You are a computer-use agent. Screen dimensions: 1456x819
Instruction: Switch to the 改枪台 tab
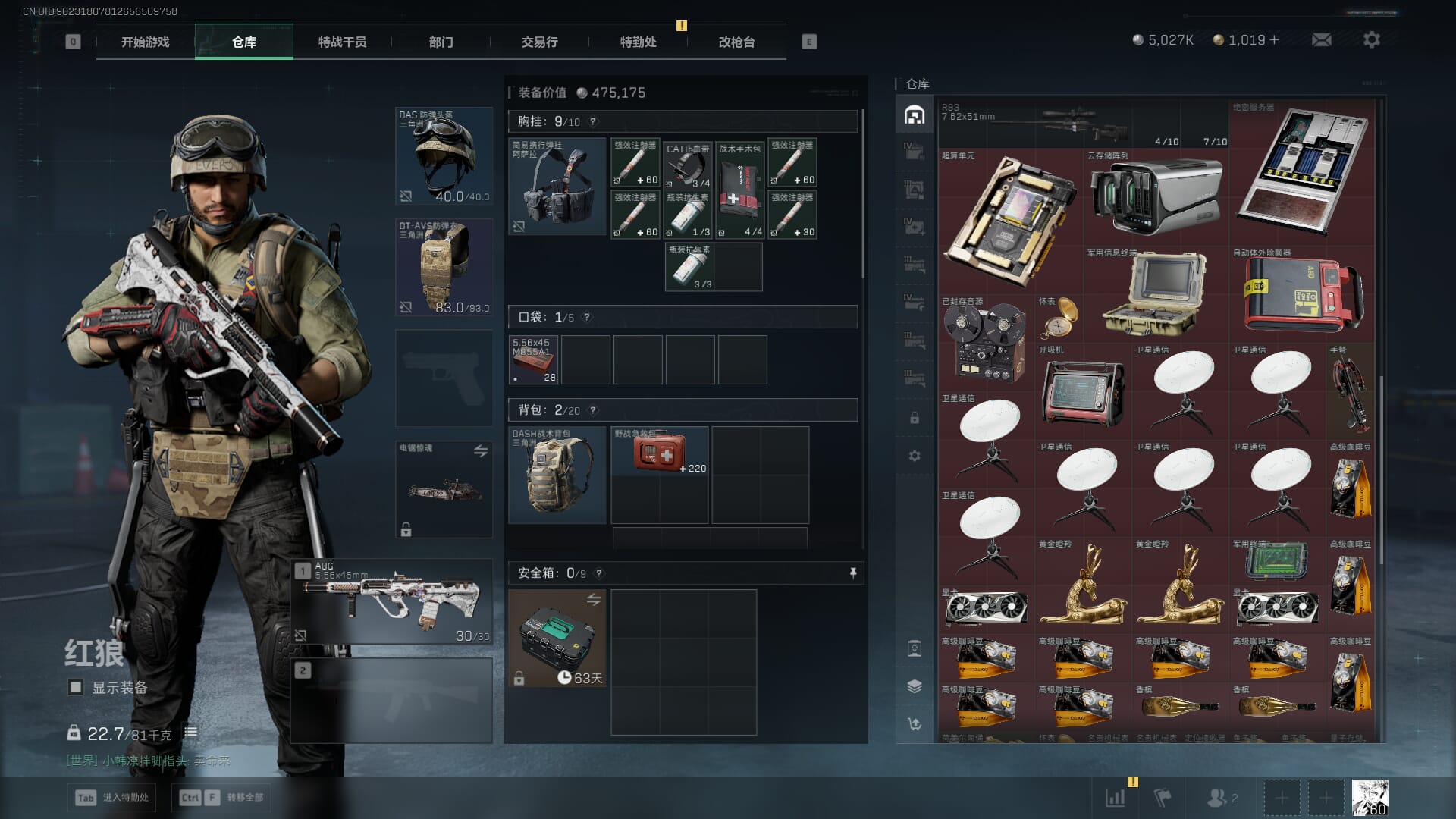click(736, 42)
